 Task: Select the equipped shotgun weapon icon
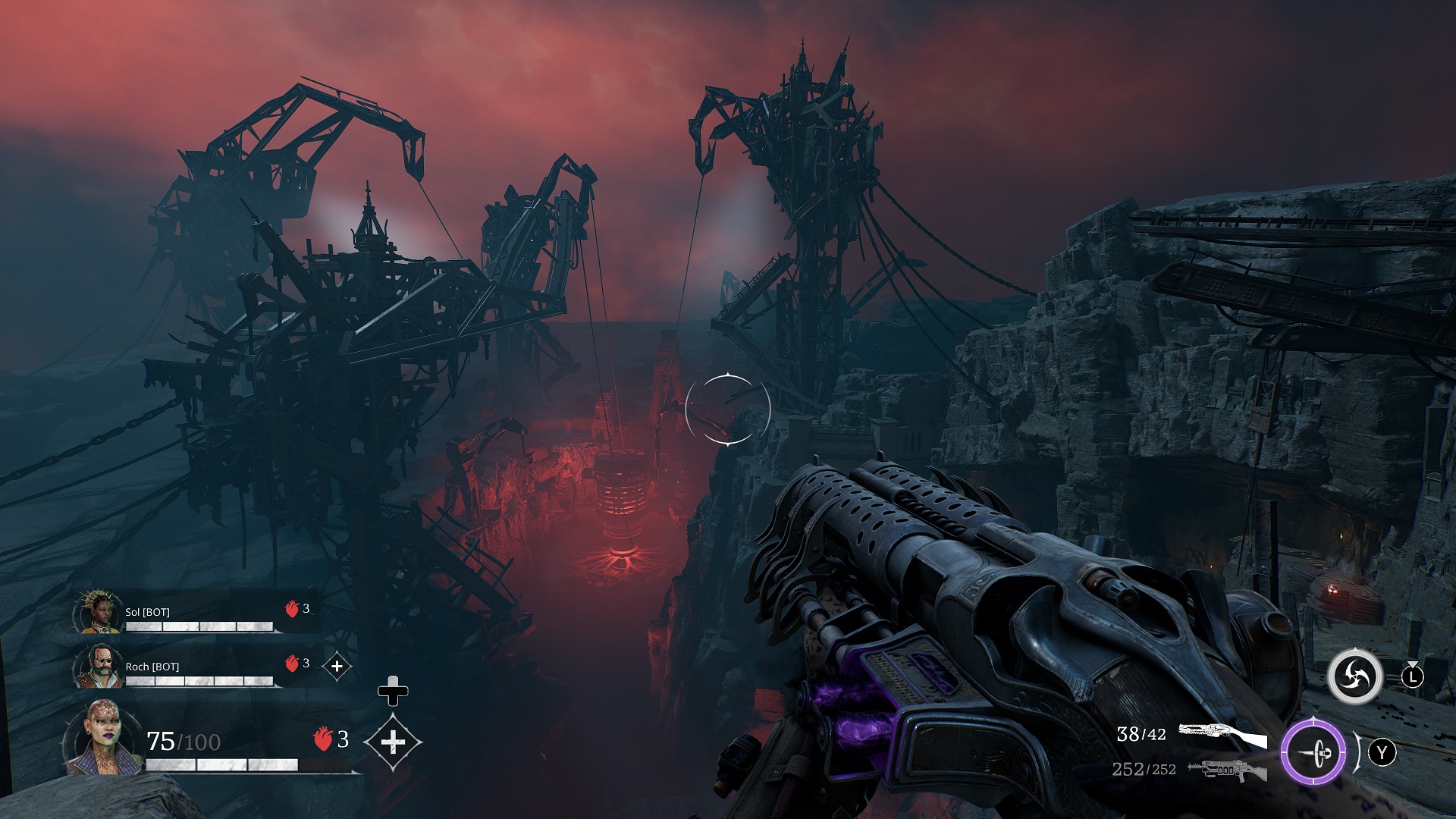1222,736
